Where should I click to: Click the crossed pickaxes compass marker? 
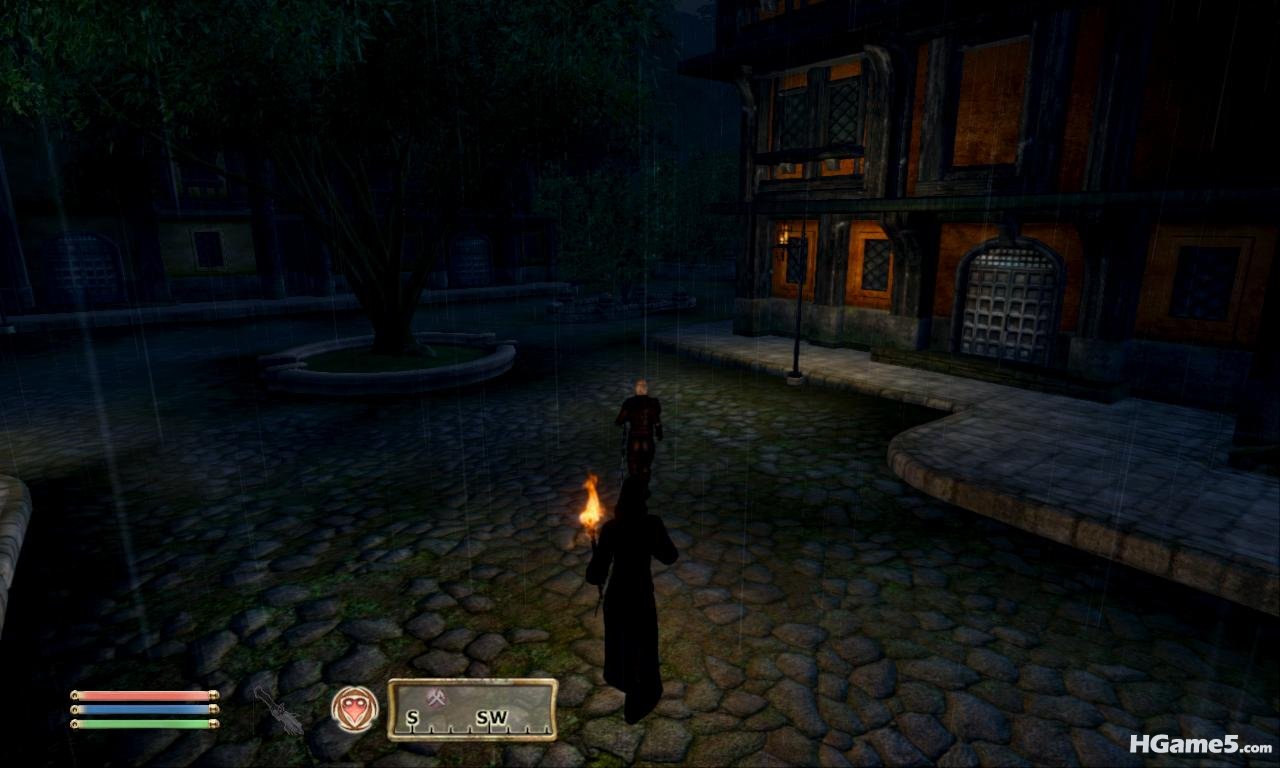coord(435,699)
